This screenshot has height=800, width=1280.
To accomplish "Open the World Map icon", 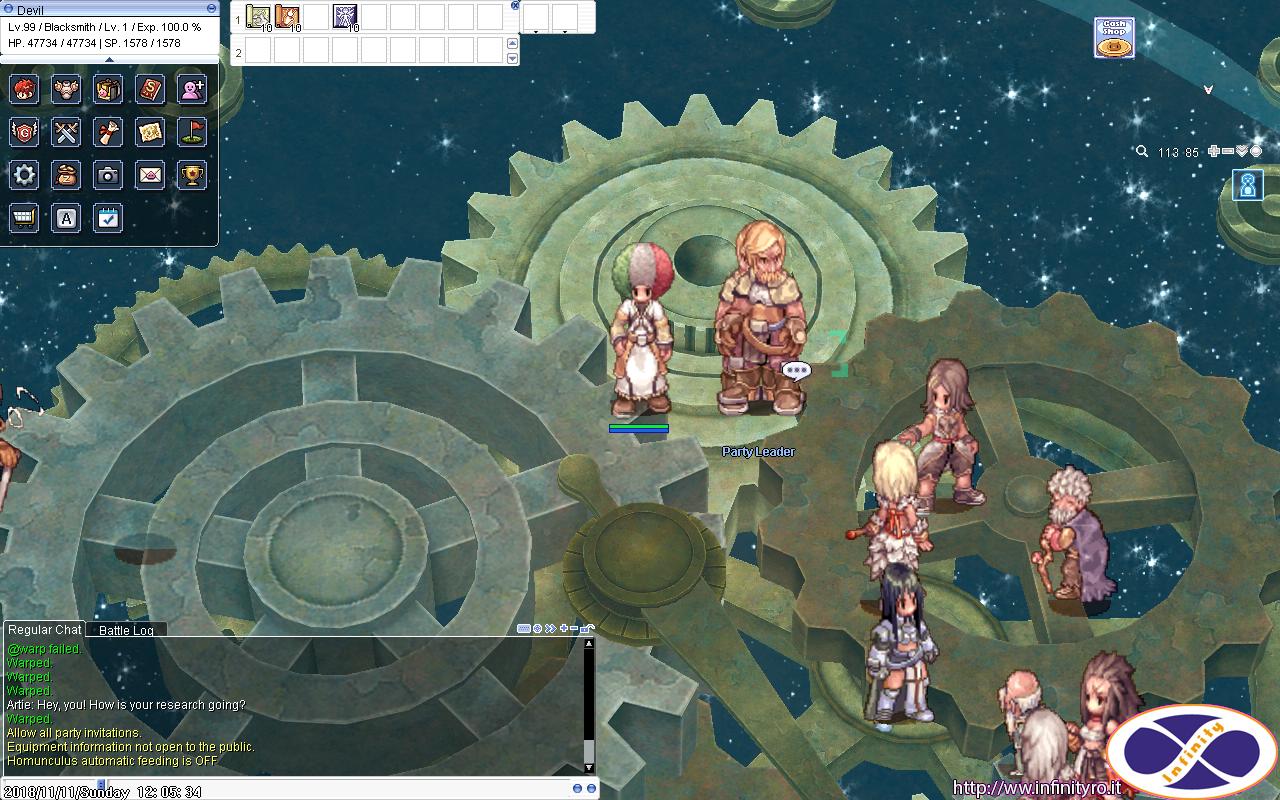I will coord(150,132).
